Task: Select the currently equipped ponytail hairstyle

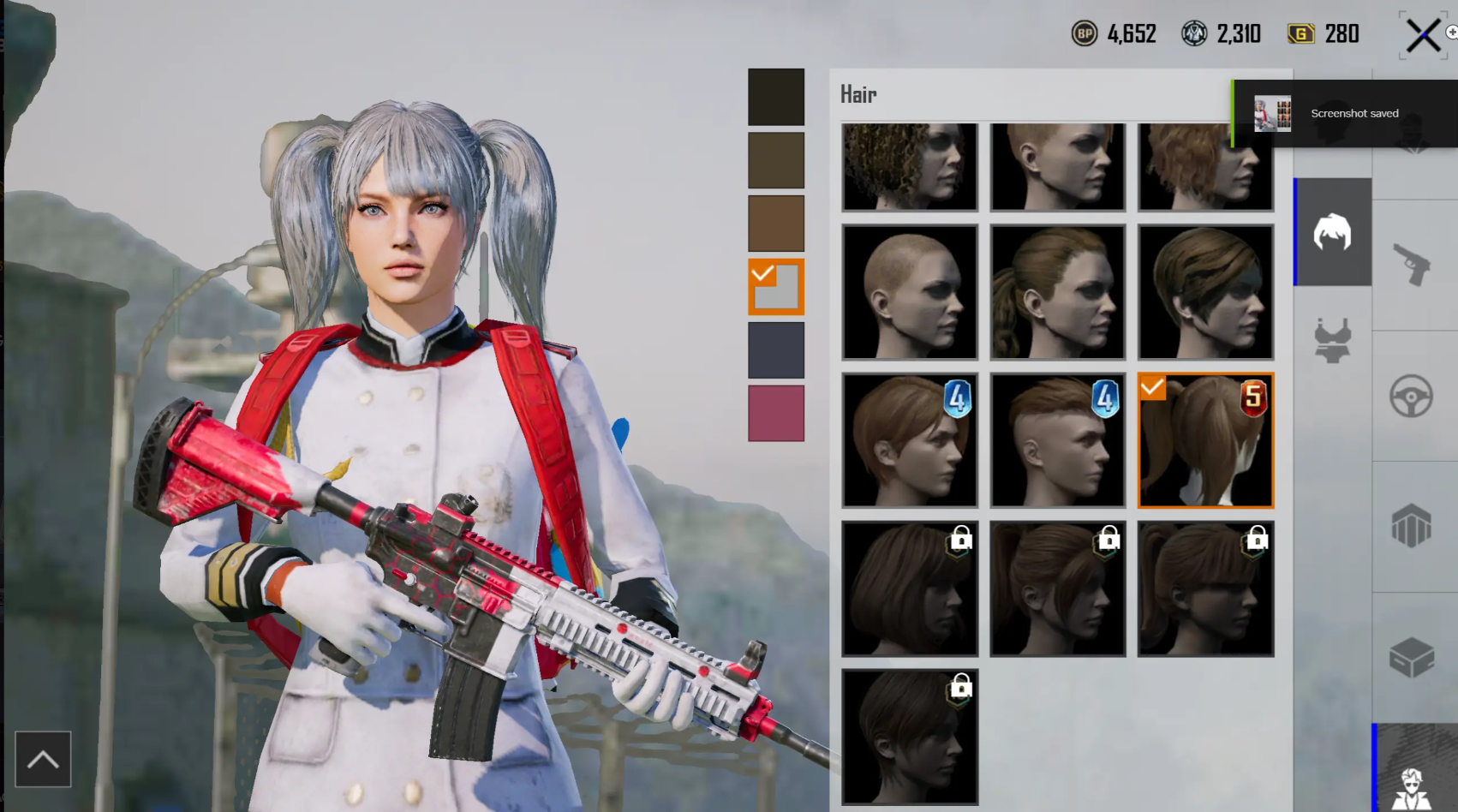Action: (x=1205, y=439)
